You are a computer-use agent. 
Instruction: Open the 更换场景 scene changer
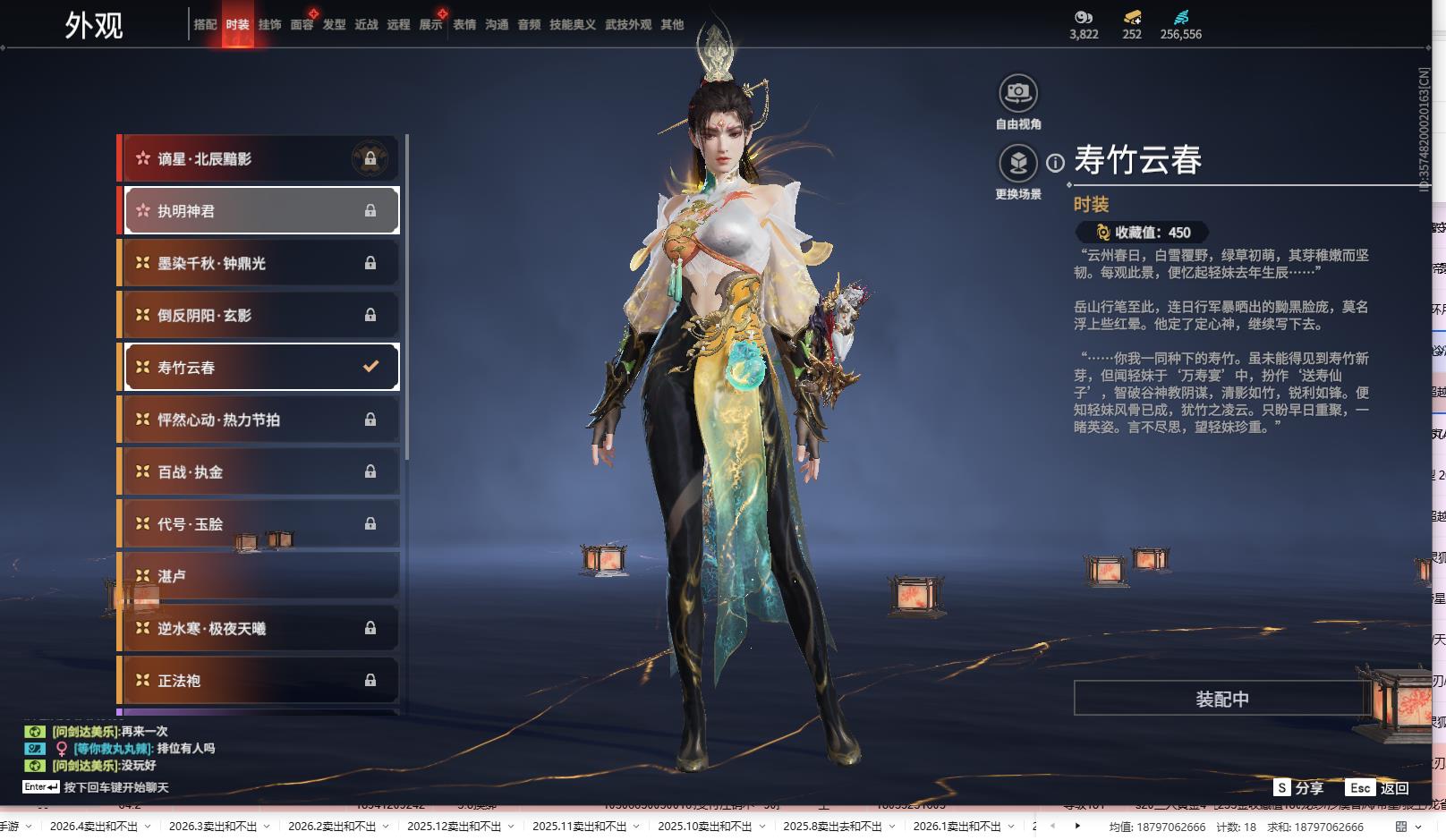(x=1018, y=164)
